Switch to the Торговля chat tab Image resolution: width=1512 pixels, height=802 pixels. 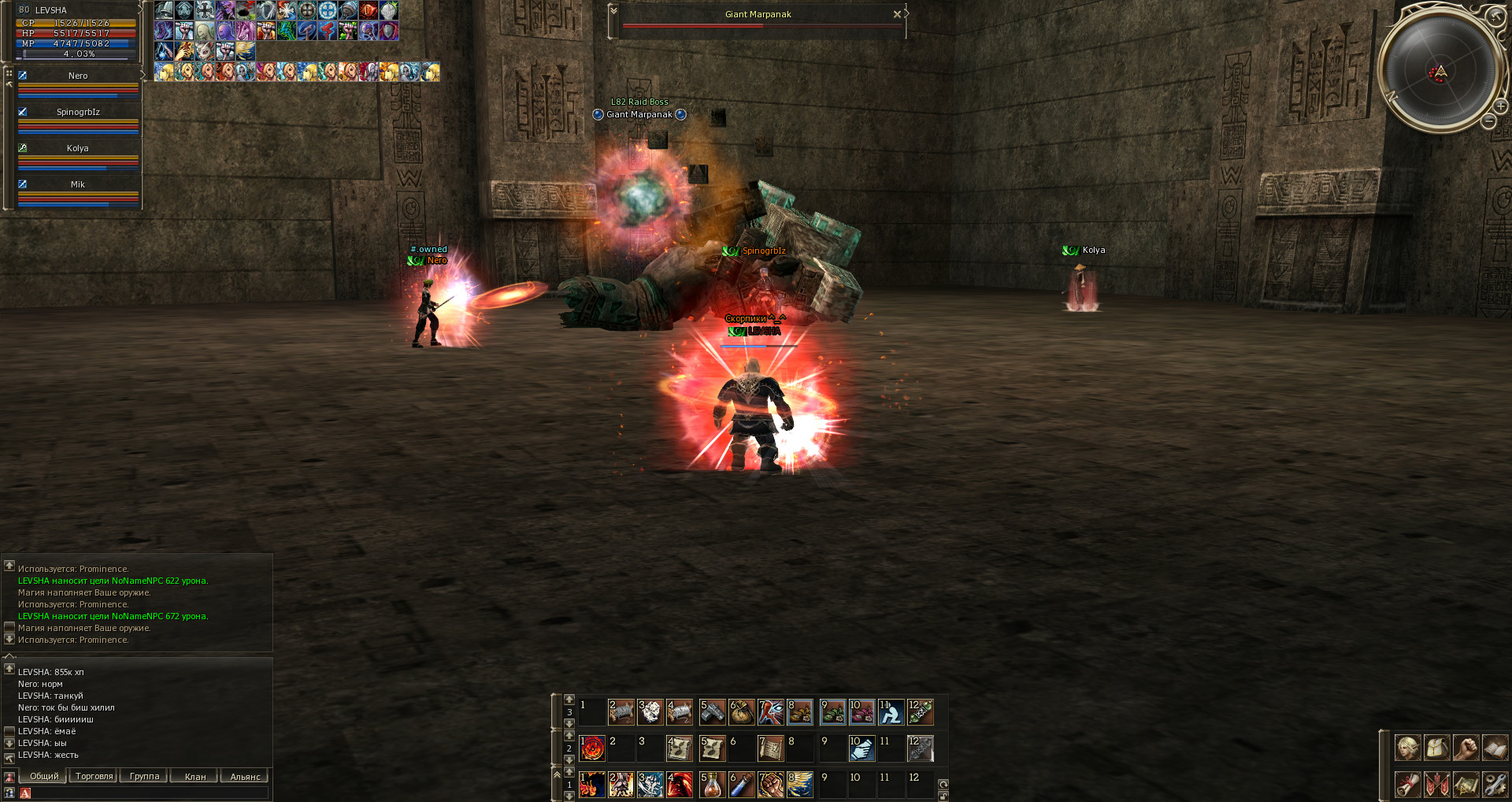tap(94, 777)
